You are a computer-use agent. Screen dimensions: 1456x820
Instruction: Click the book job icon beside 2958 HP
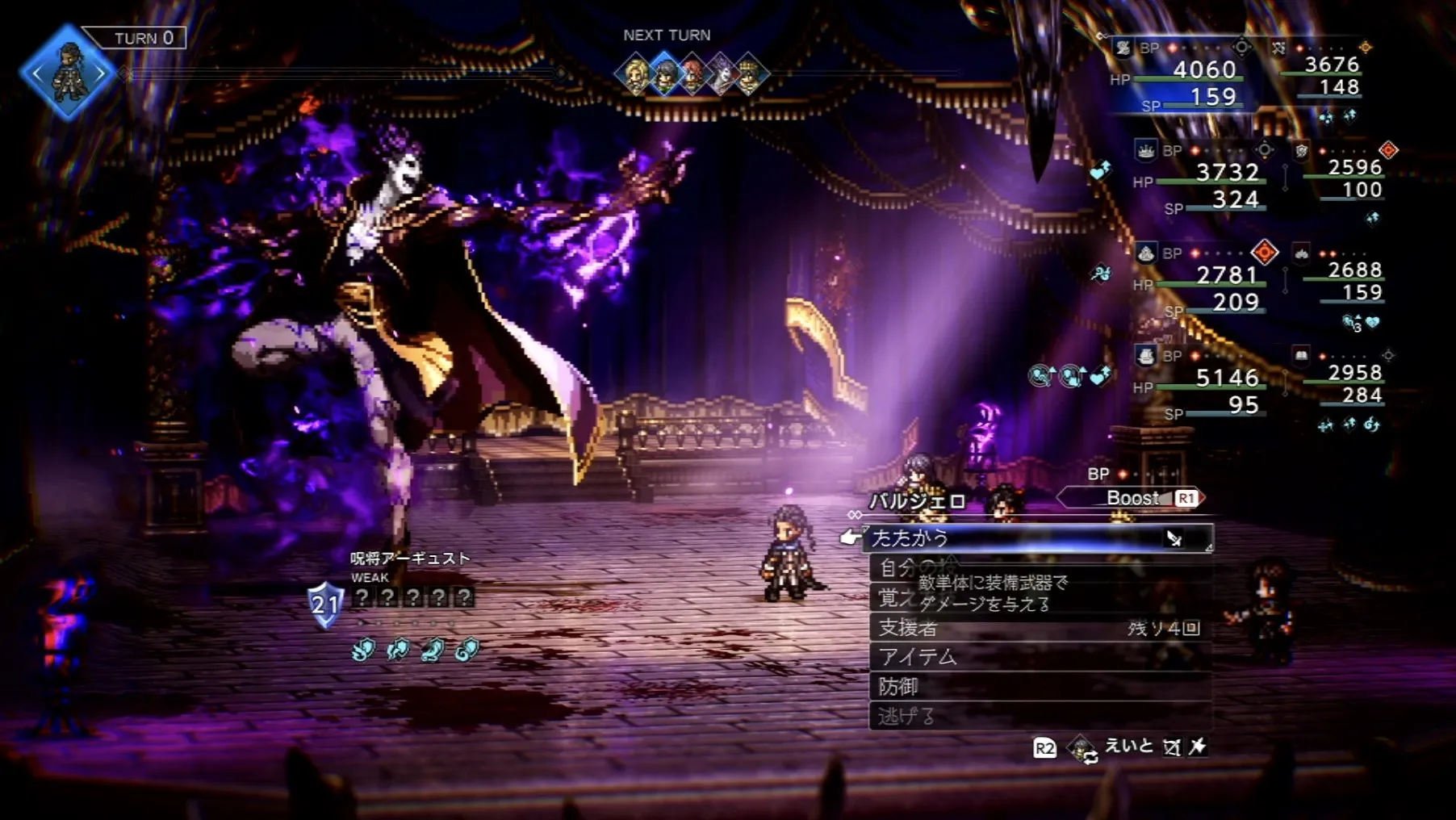1301,356
